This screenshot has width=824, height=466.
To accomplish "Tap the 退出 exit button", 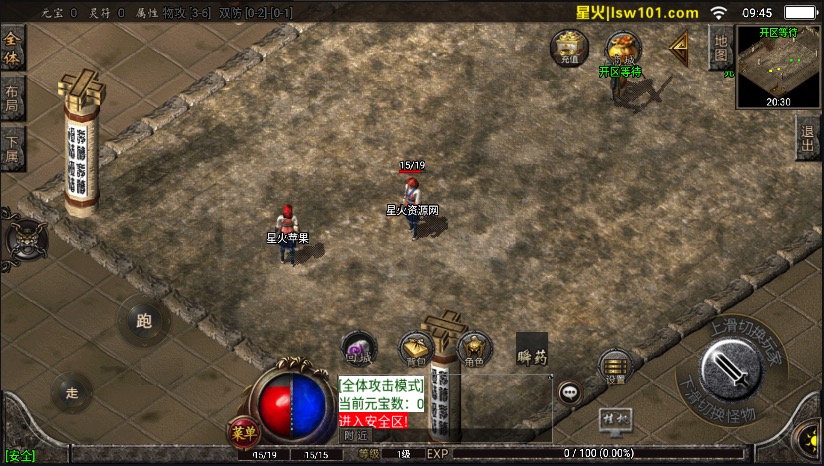I will (x=809, y=137).
